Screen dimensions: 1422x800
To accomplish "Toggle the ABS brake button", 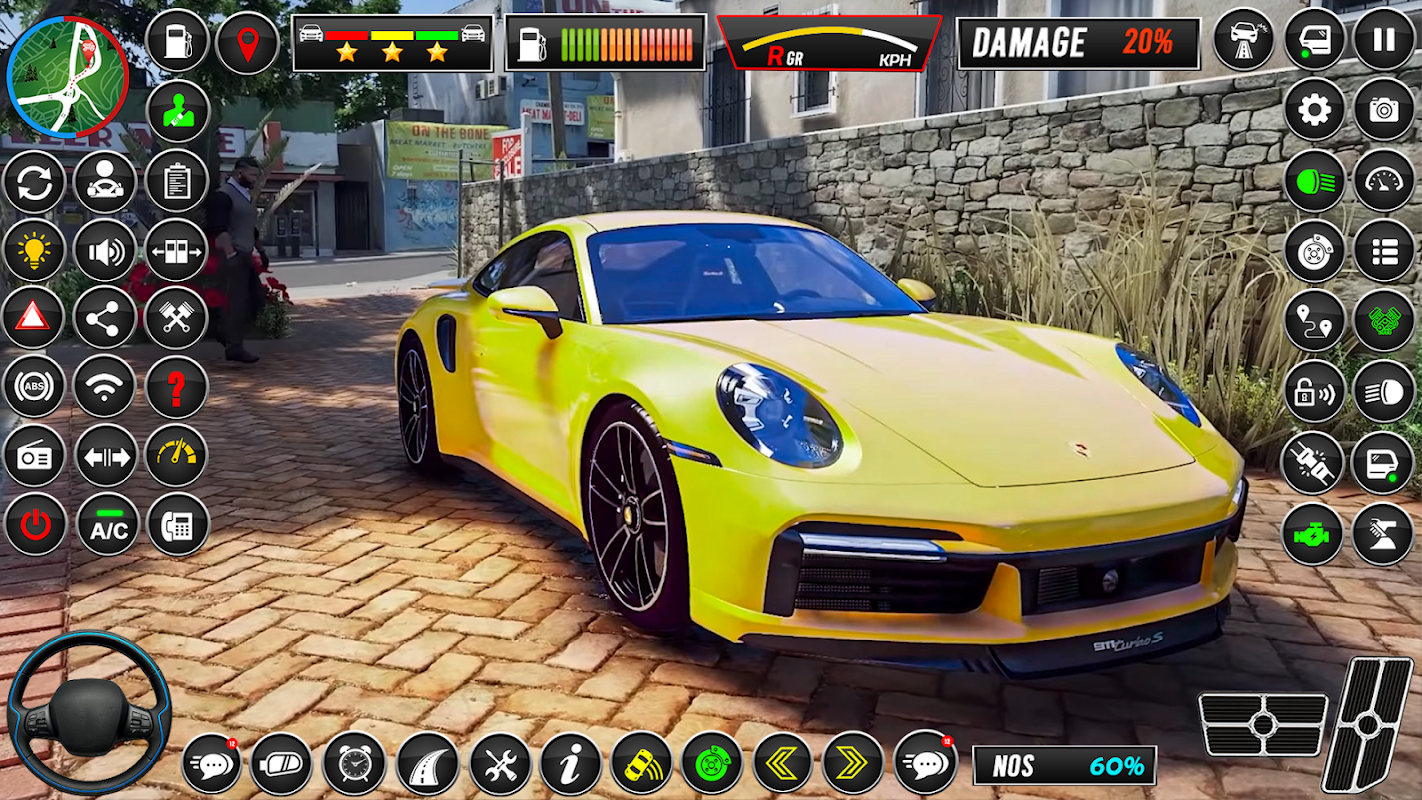I will (x=34, y=387).
